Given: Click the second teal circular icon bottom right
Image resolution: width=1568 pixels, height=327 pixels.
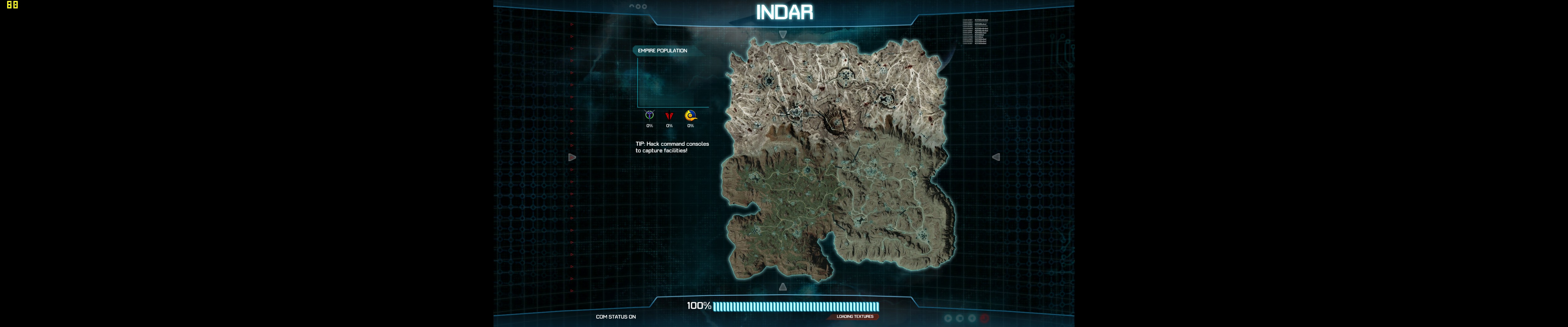Looking at the screenshot, I should 960,318.
